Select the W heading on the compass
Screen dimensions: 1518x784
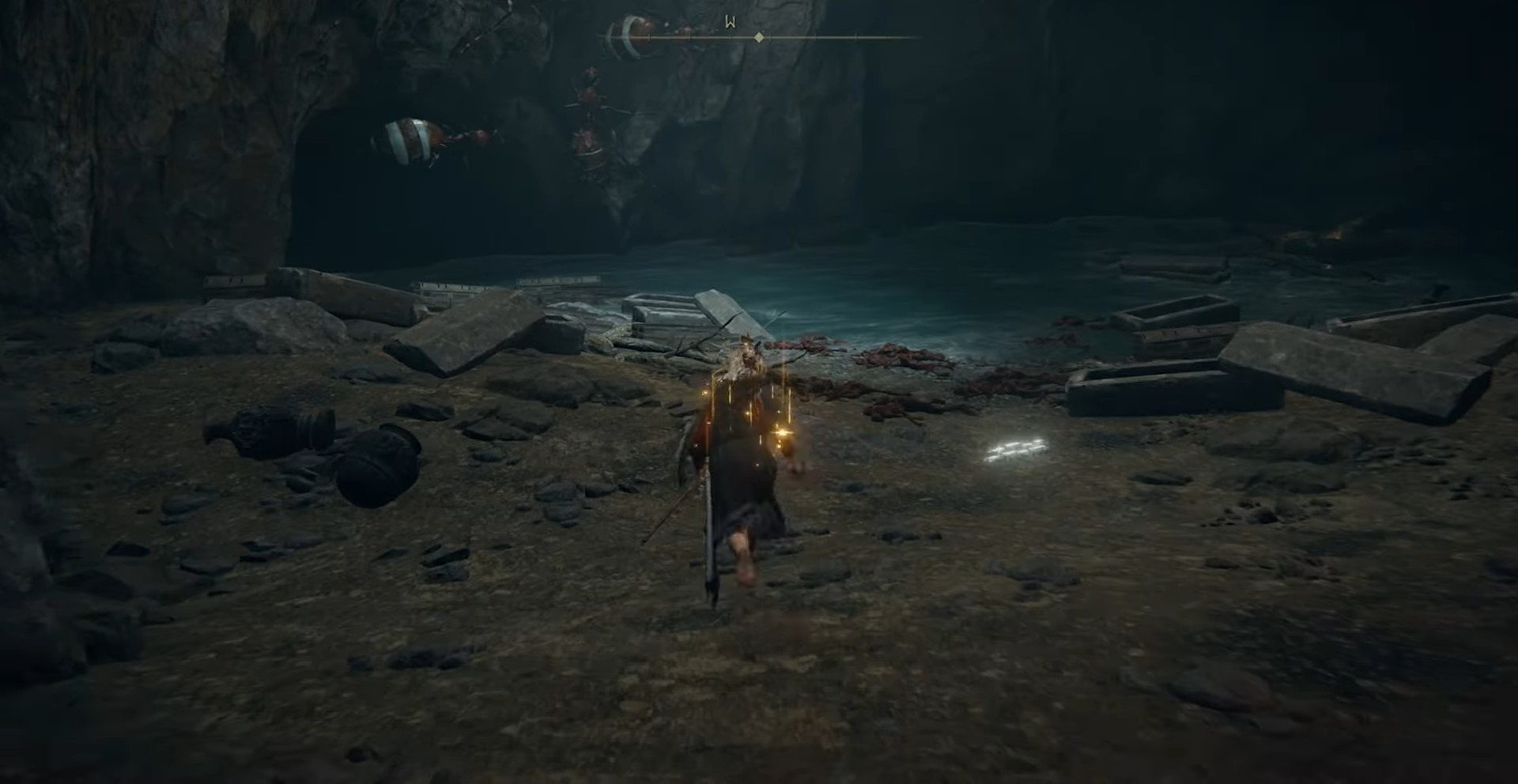click(x=731, y=22)
